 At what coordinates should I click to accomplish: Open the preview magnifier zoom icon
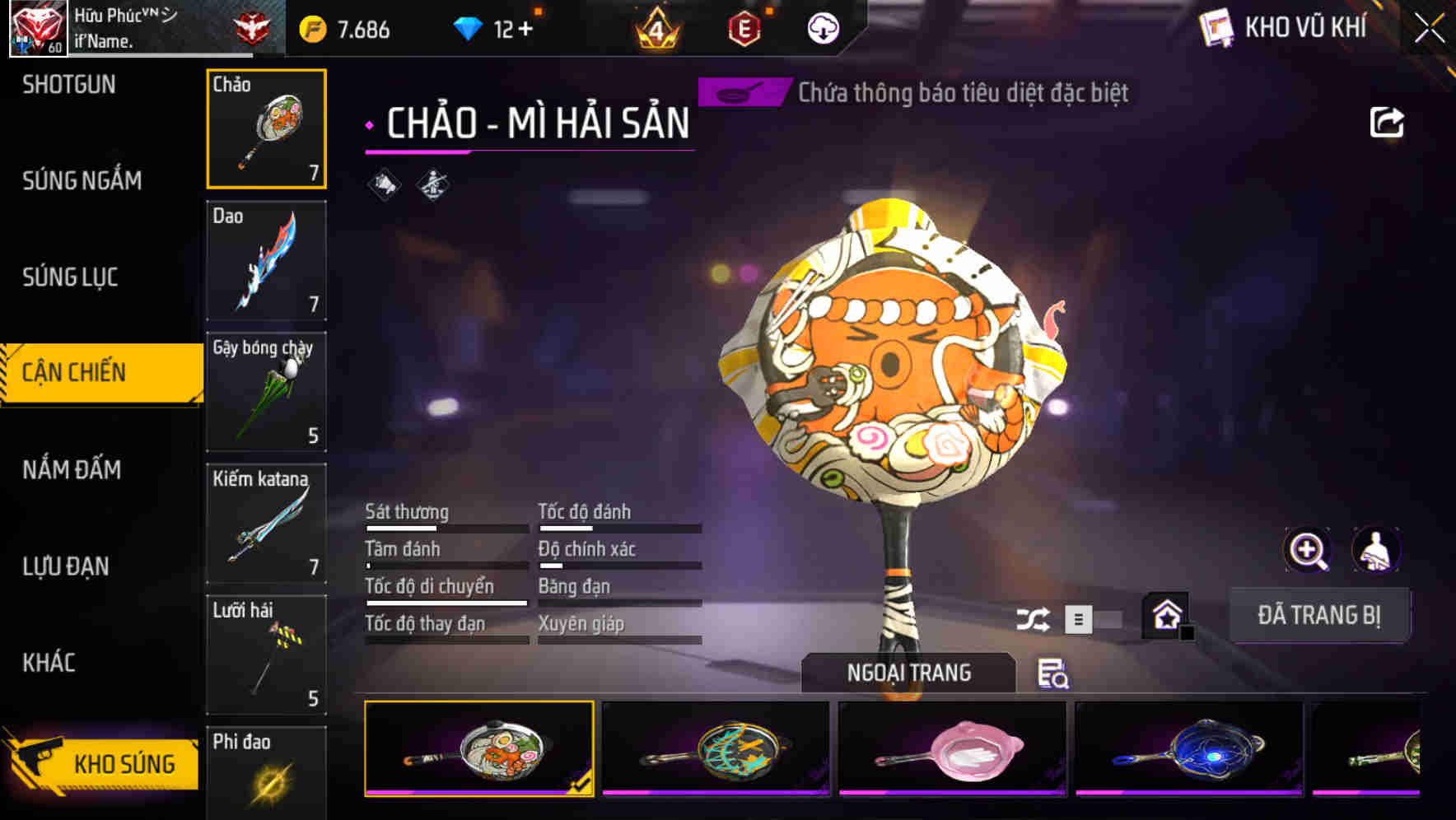(x=1308, y=550)
